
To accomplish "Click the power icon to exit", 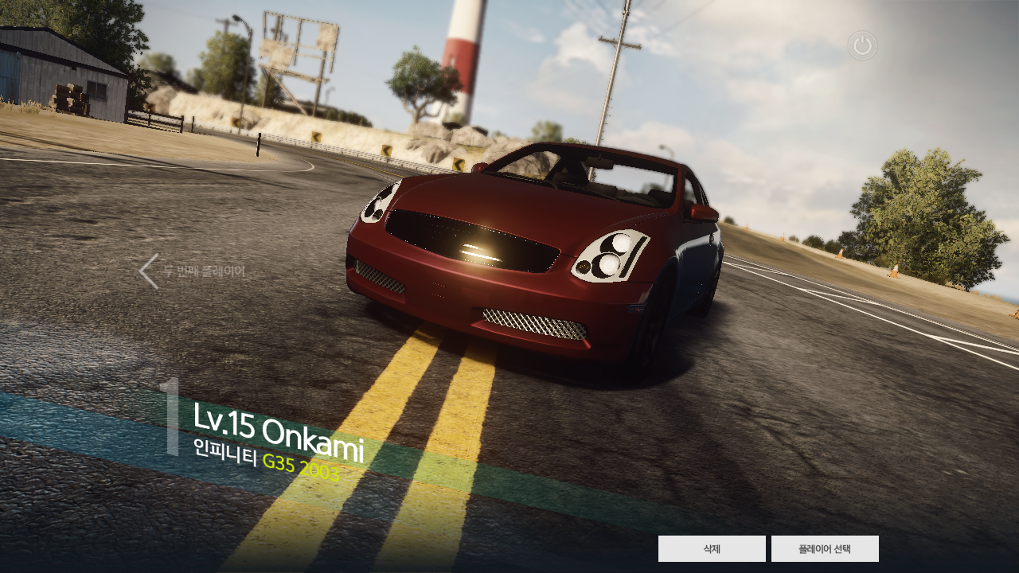I will pyautogui.click(x=862, y=45).
